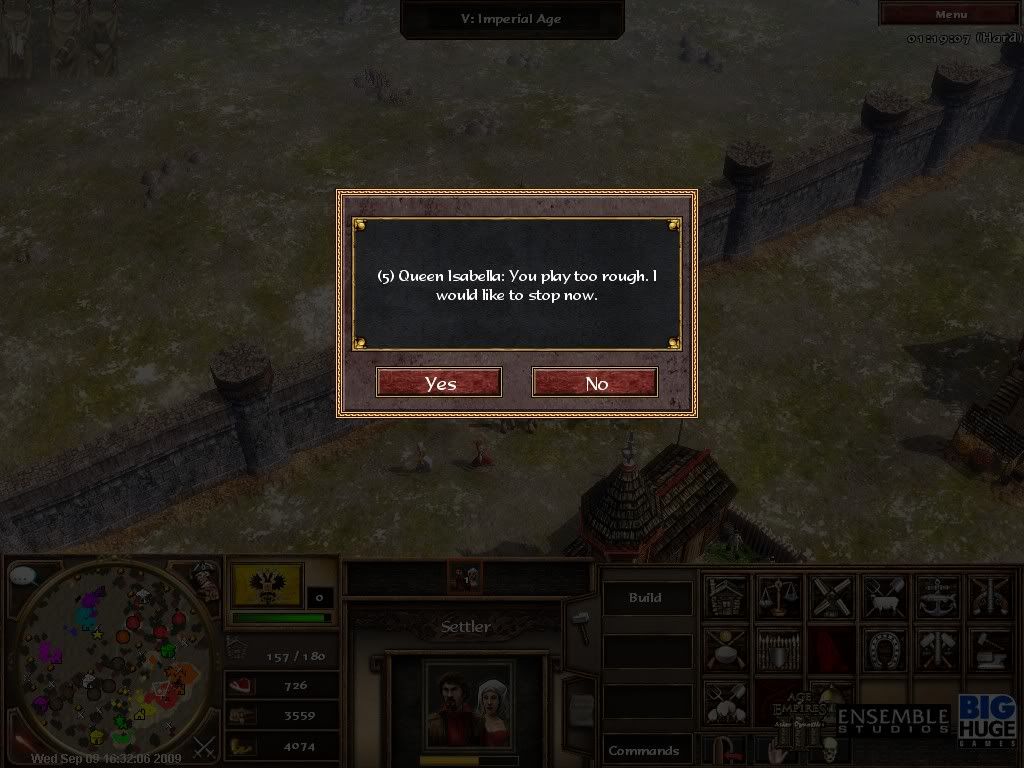Accept Queen Isabella's surrender with Yes
The image size is (1024, 768).
439,383
